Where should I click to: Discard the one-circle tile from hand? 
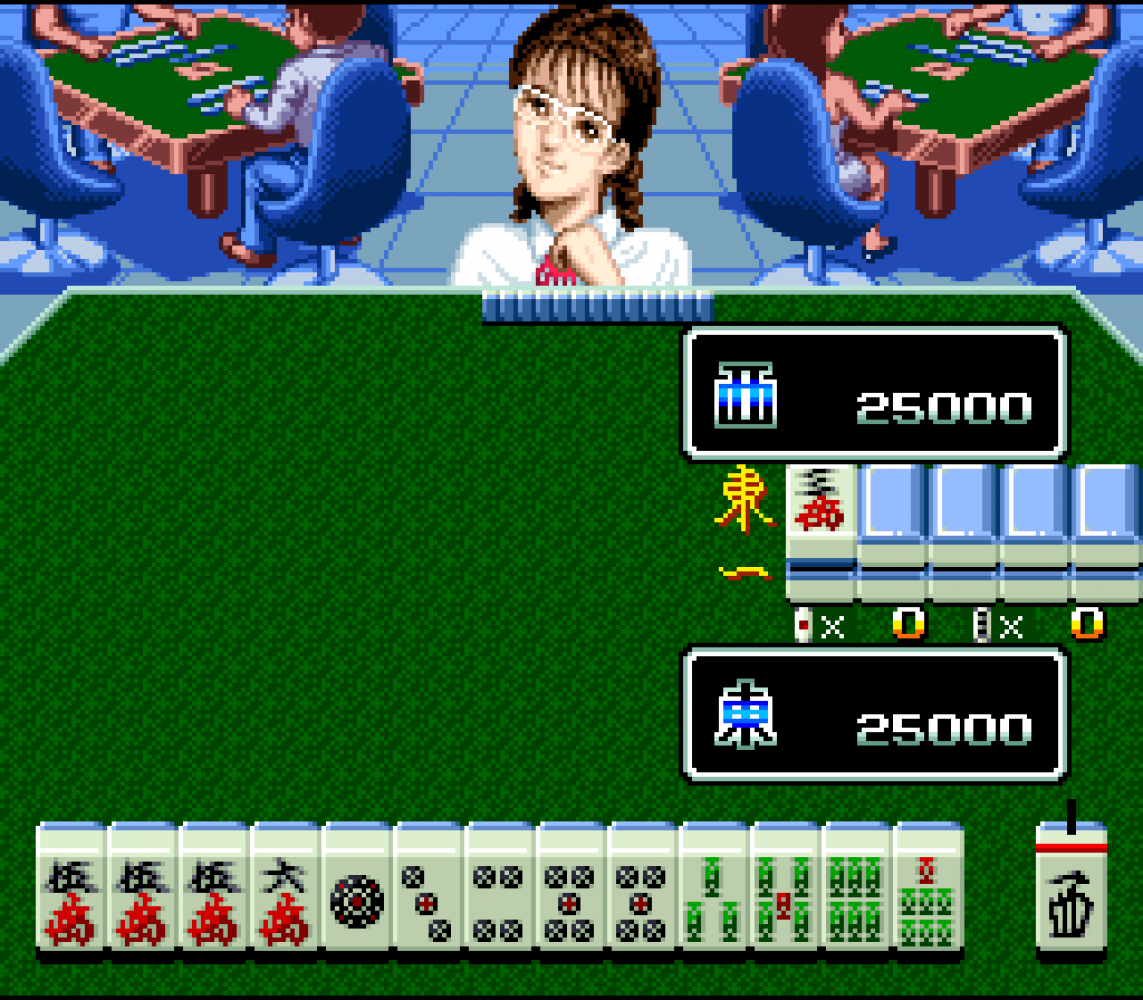click(357, 888)
